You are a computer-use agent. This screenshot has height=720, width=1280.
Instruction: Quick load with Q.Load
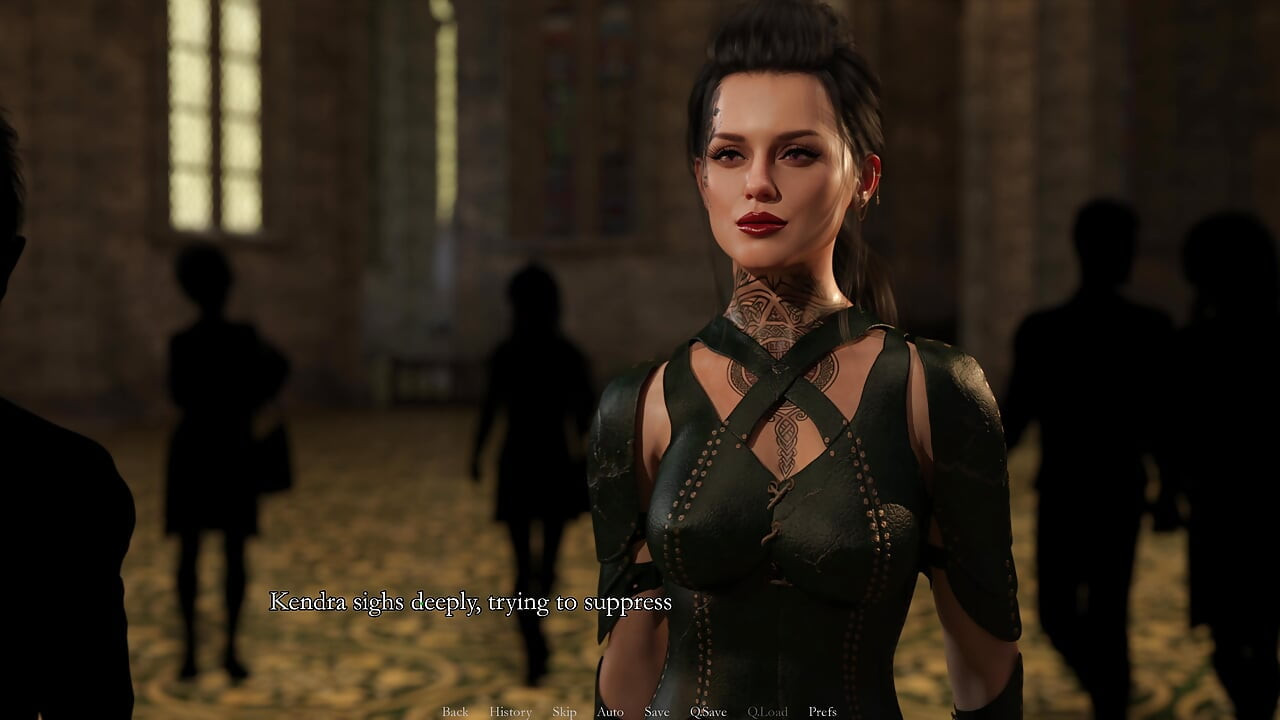tap(767, 712)
